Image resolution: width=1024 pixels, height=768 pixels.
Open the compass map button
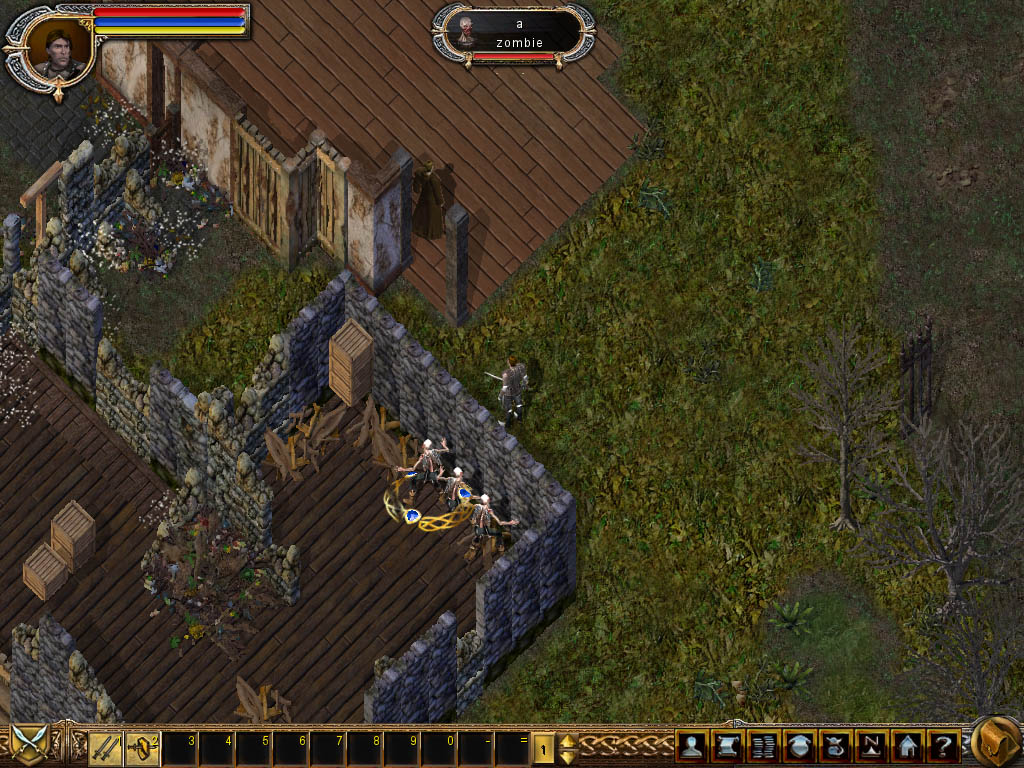pos(871,746)
